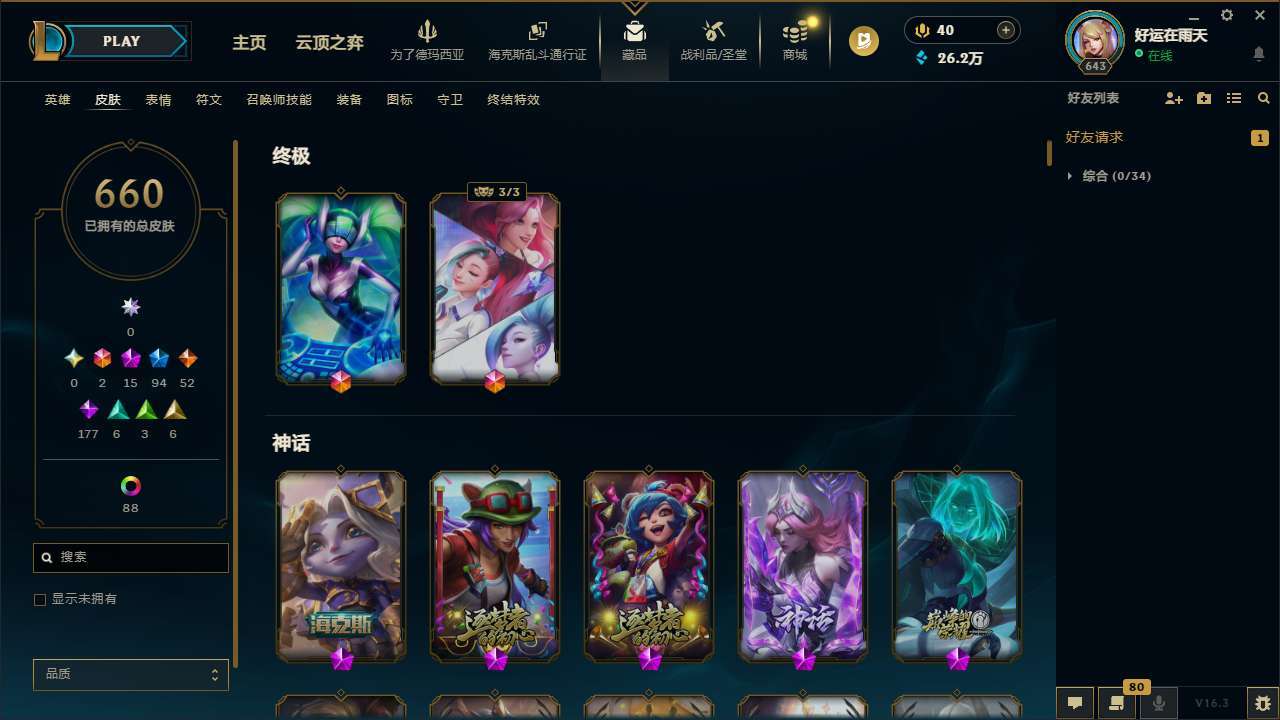
Task: Toggle the microphone in the bottom bar
Action: point(1158,703)
